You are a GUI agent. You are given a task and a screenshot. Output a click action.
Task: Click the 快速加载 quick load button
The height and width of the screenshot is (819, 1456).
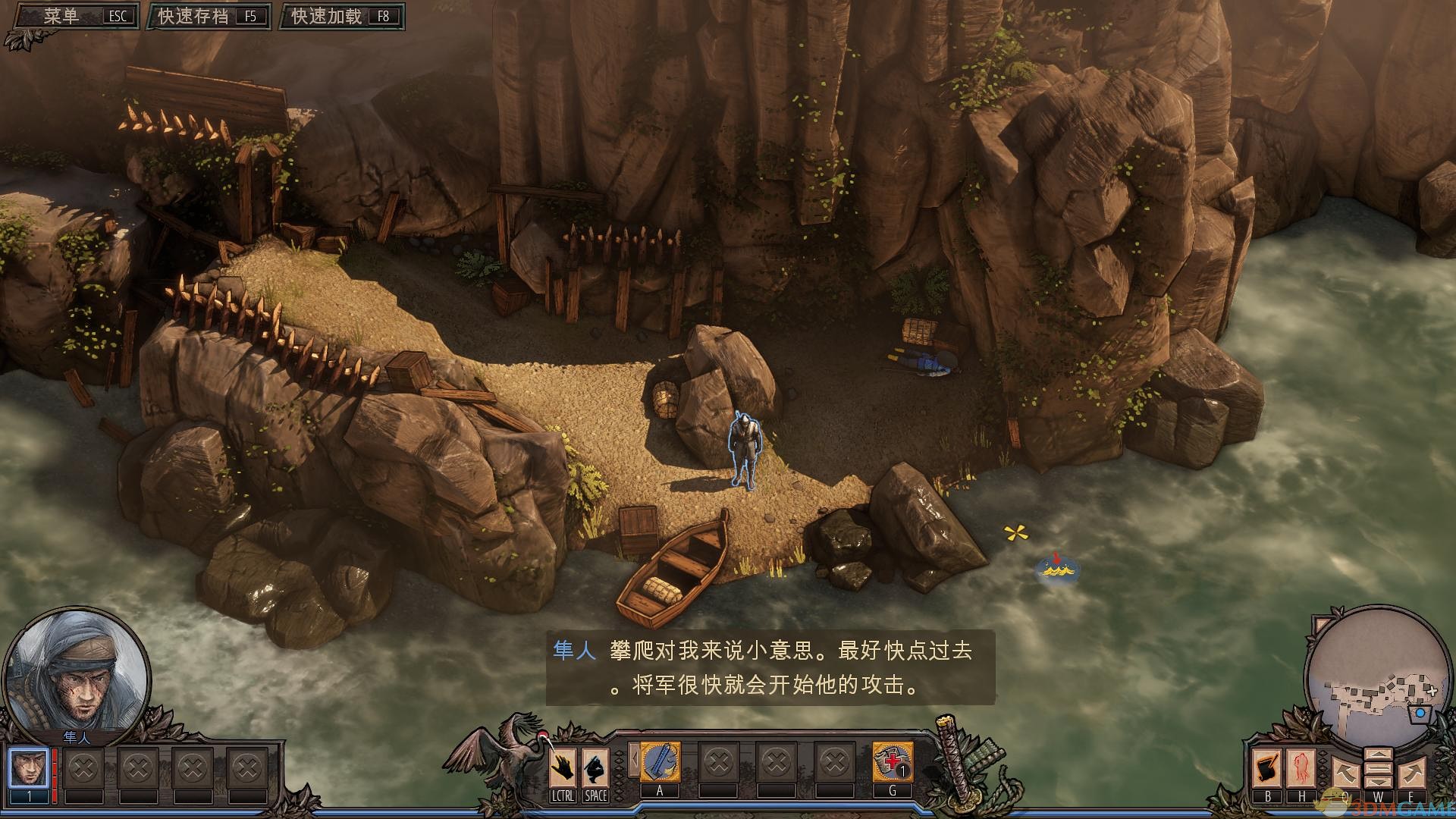pos(343,17)
